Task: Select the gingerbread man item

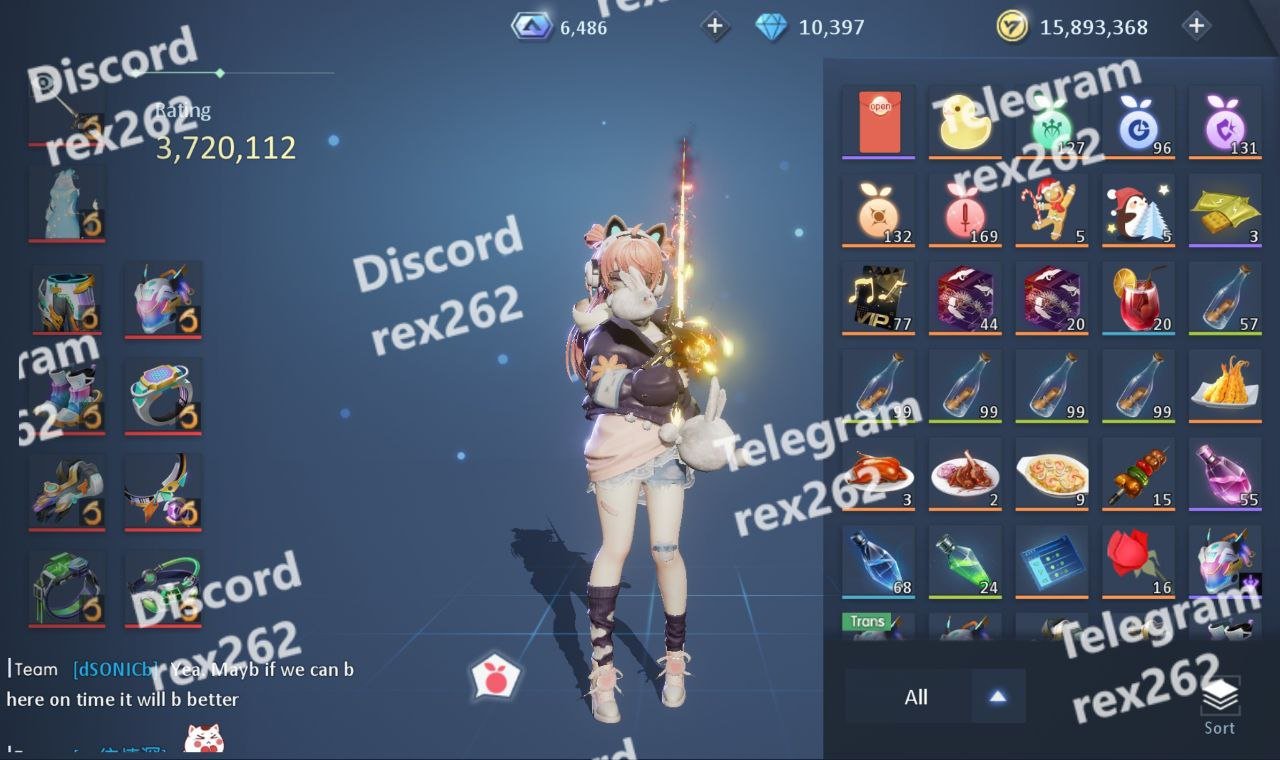Action: point(1051,210)
